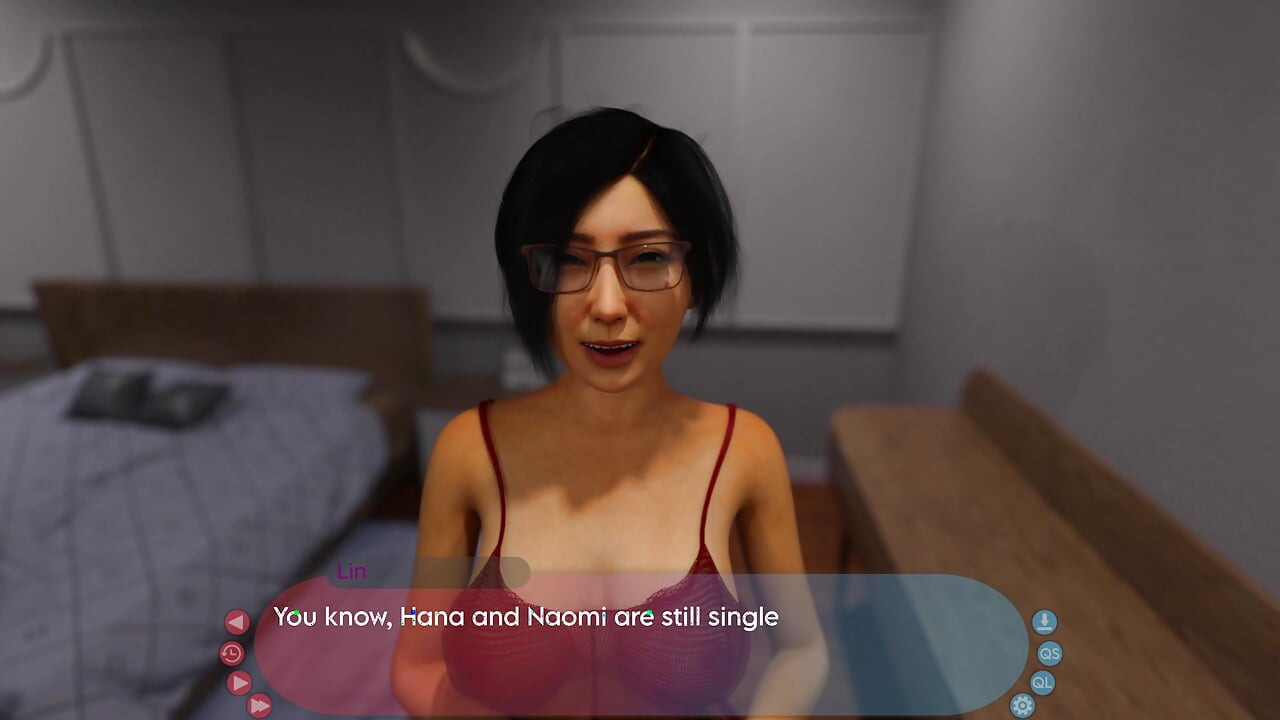Activate skip mode with fast-forward icon
Screen dimensions: 1280x720
(259, 706)
